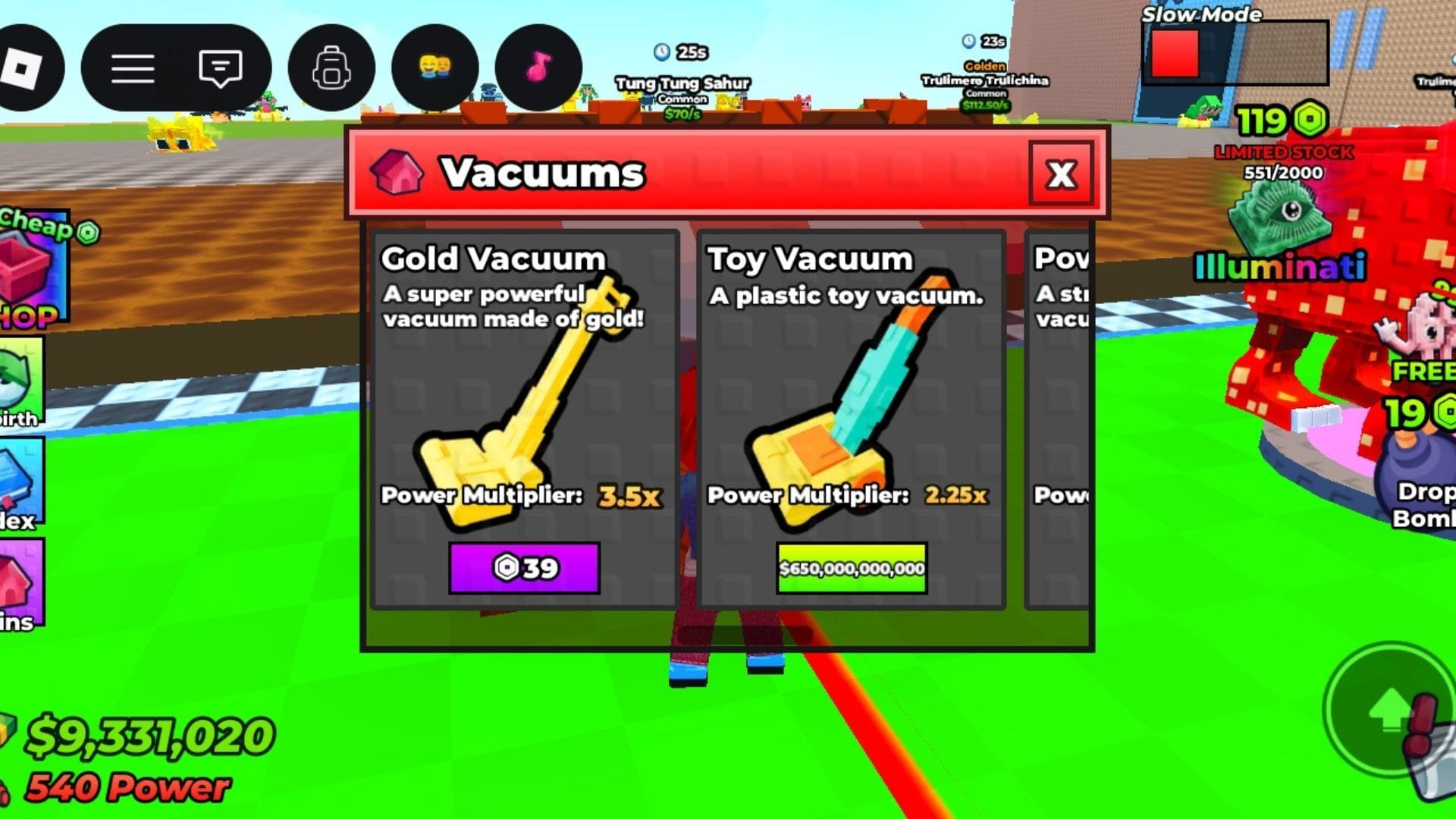Close the Vacuums shop window
This screenshot has width=1456, height=819.
pyautogui.click(x=1060, y=174)
